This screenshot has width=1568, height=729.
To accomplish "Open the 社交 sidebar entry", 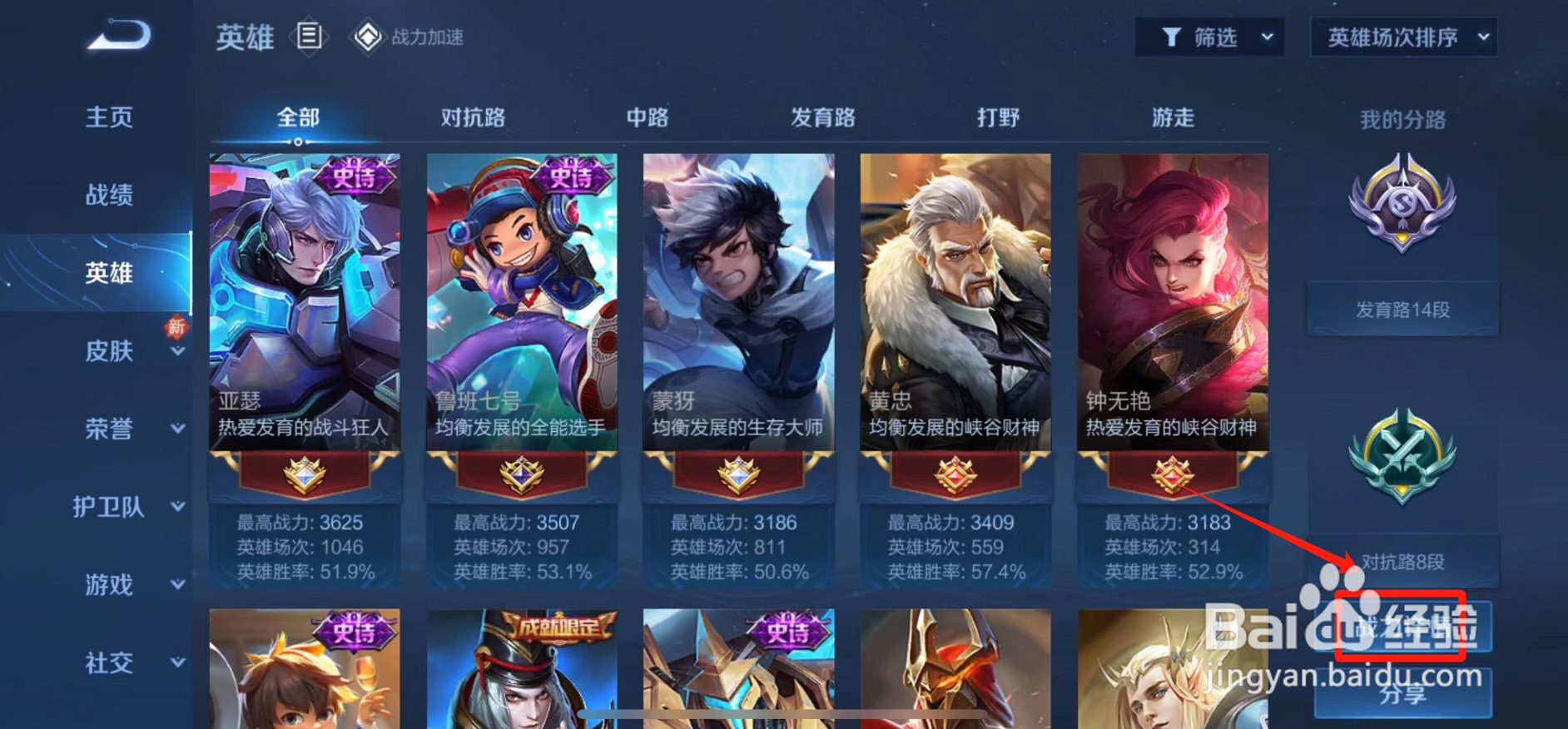I will [x=109, y=664].
